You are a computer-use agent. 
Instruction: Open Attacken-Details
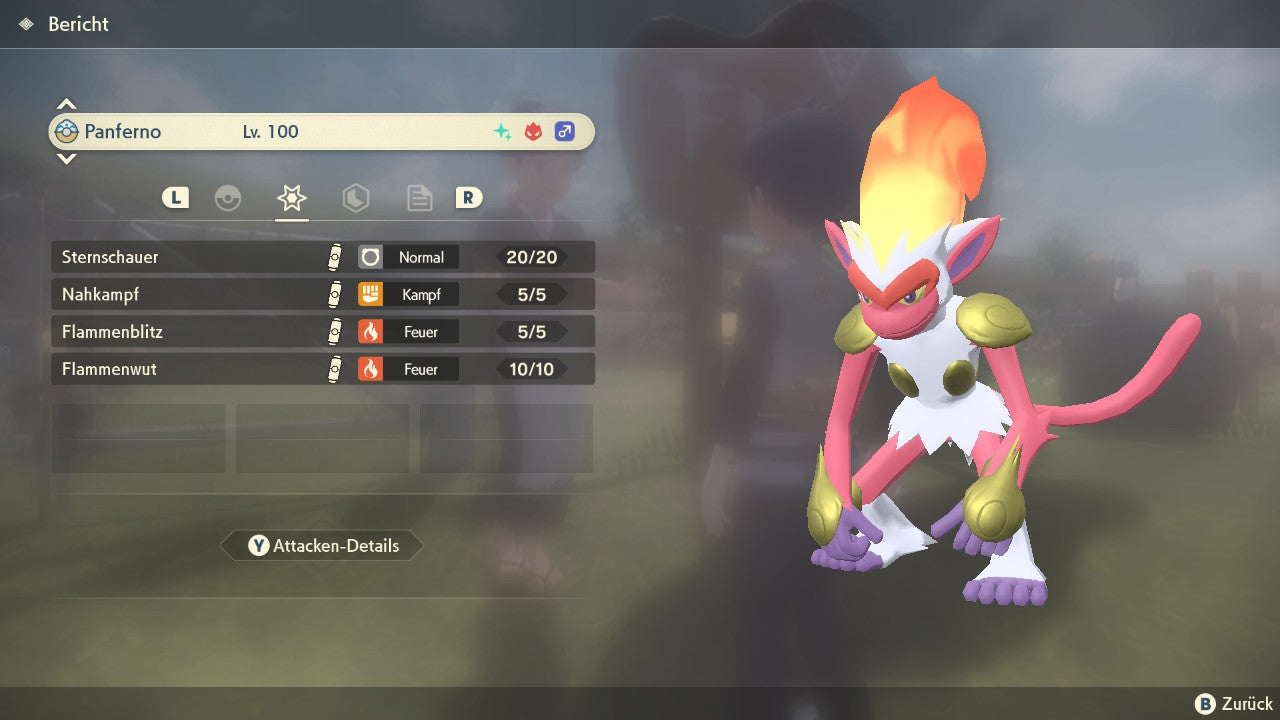[x=322, y=546]
